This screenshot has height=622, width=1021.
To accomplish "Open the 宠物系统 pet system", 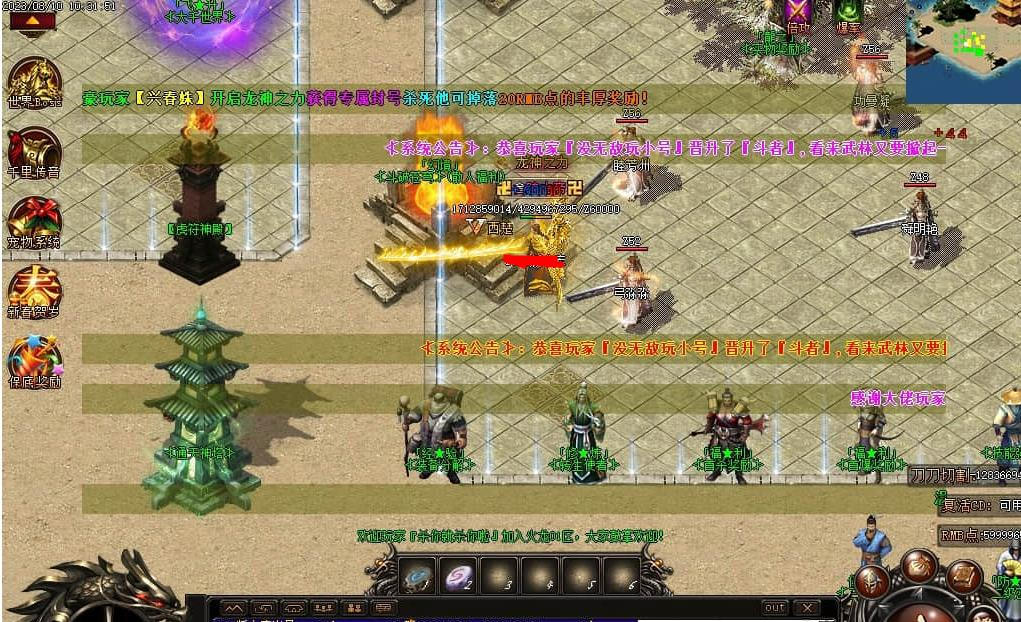I will click(35, 222).
